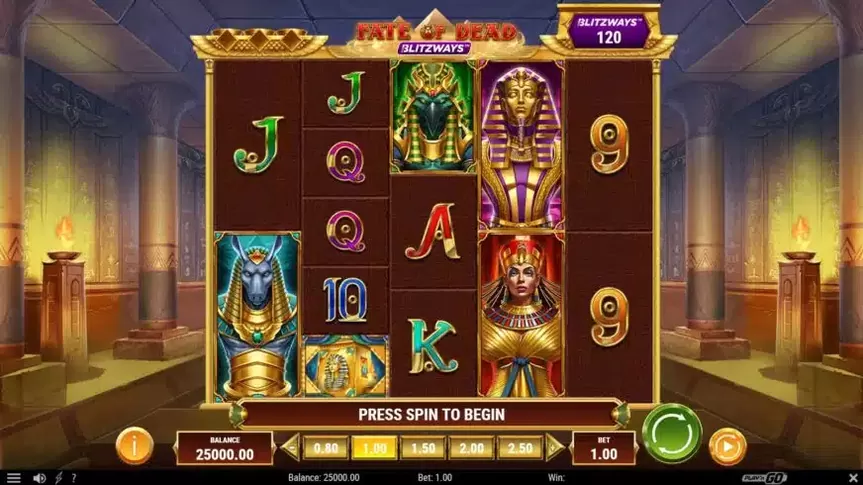Screen dimensions: 863x485
Task: Set the bet to 1.50
Action: tap(423, 448)
